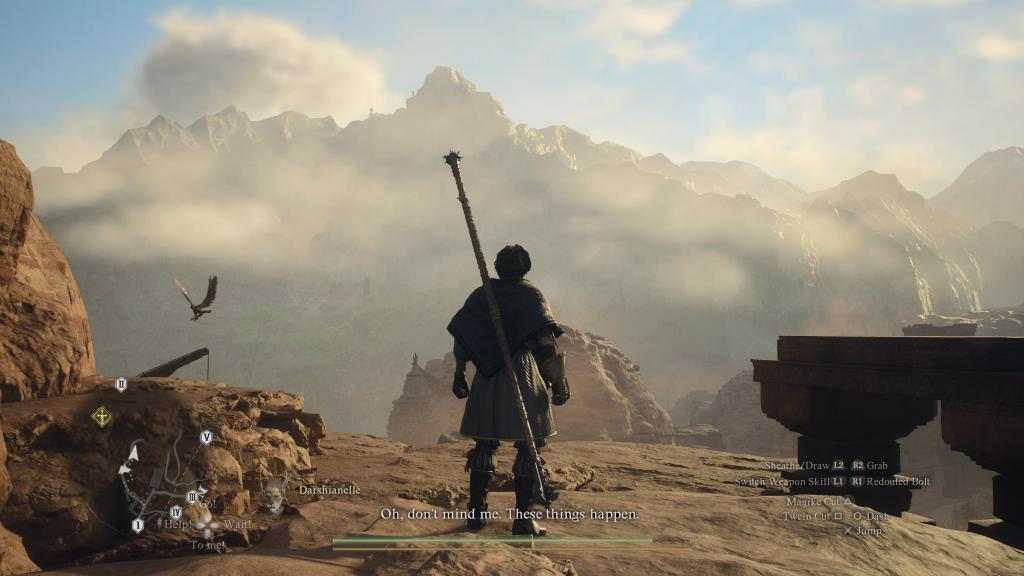Click minimap marker numbered IV

pyautogui.click(x=176, y=512)
